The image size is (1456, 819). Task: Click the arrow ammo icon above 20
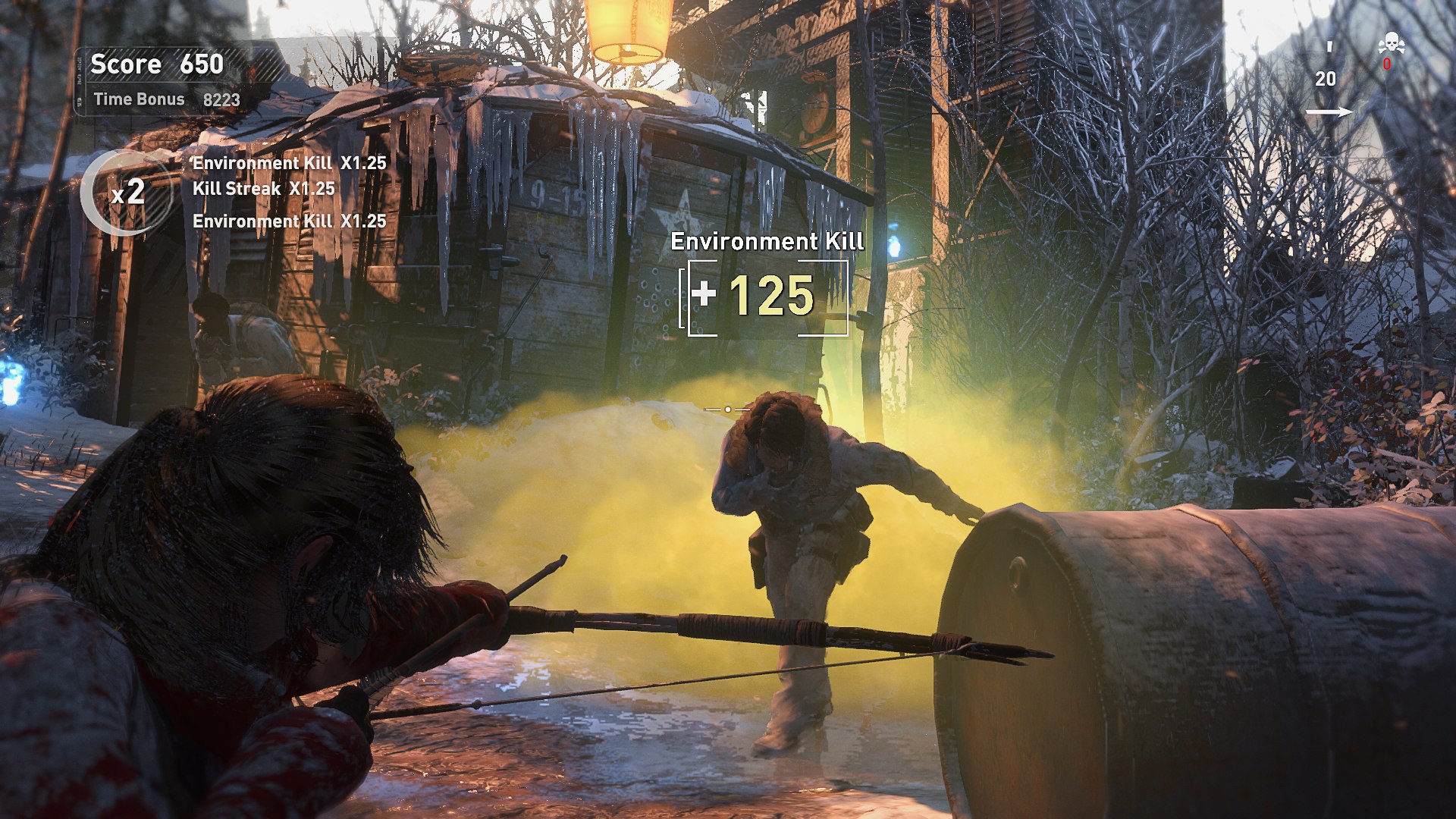[1329, 47]
